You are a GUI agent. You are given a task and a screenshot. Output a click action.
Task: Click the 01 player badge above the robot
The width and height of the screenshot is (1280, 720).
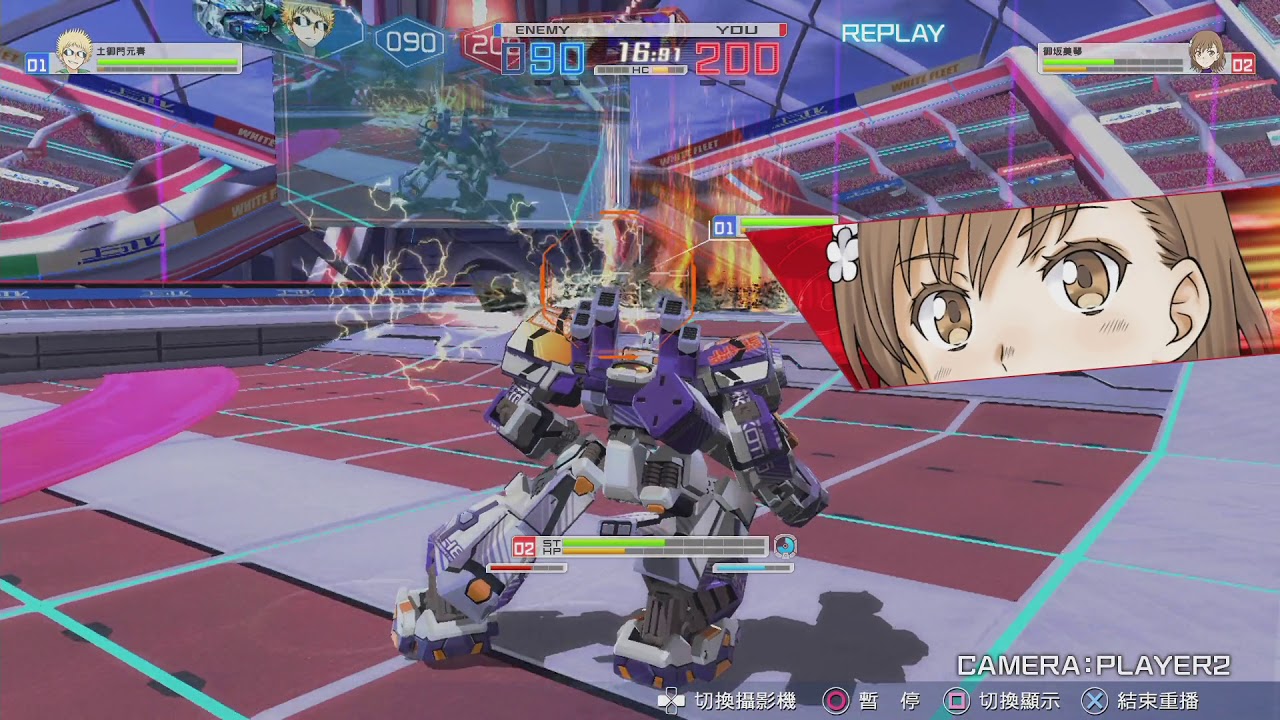723,228
